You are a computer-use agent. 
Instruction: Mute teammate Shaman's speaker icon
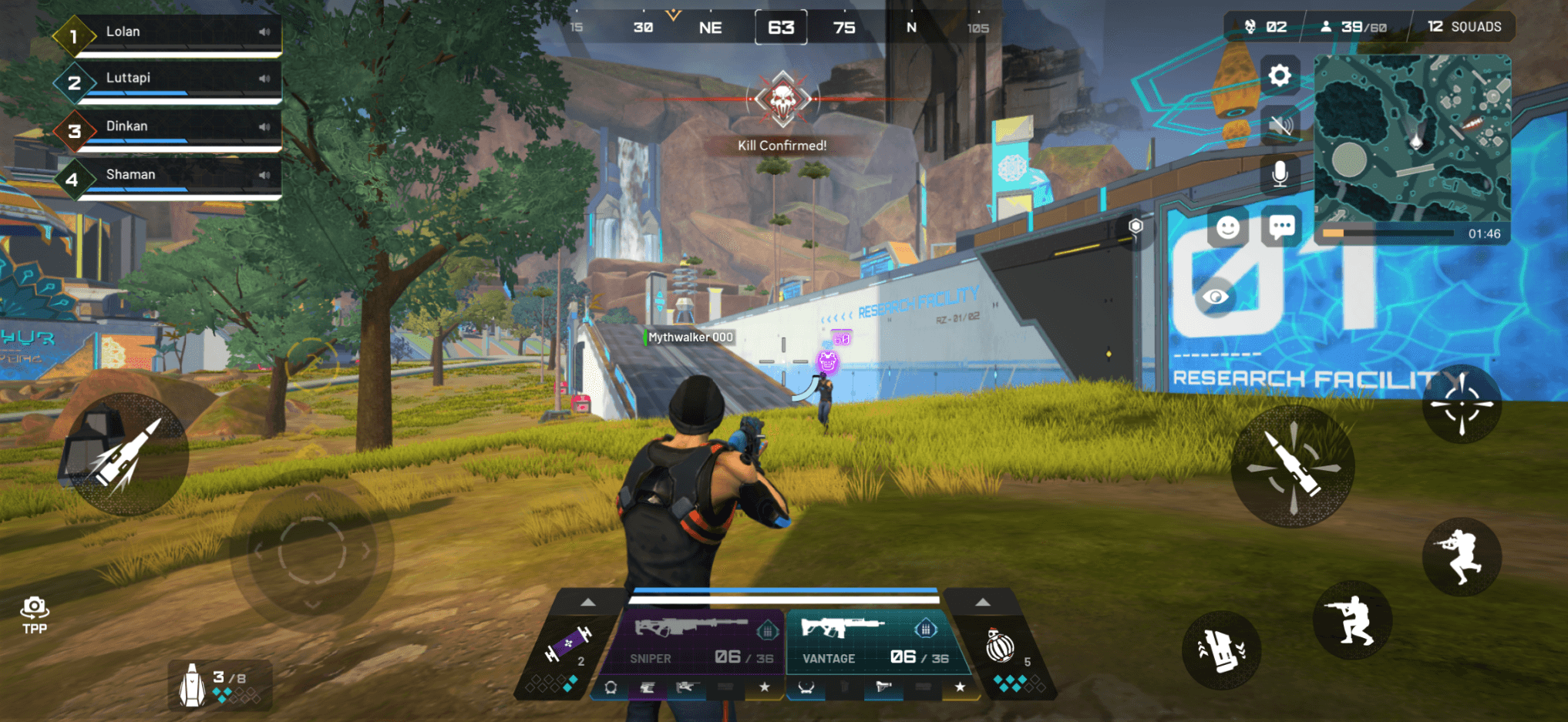click(264, 175)
